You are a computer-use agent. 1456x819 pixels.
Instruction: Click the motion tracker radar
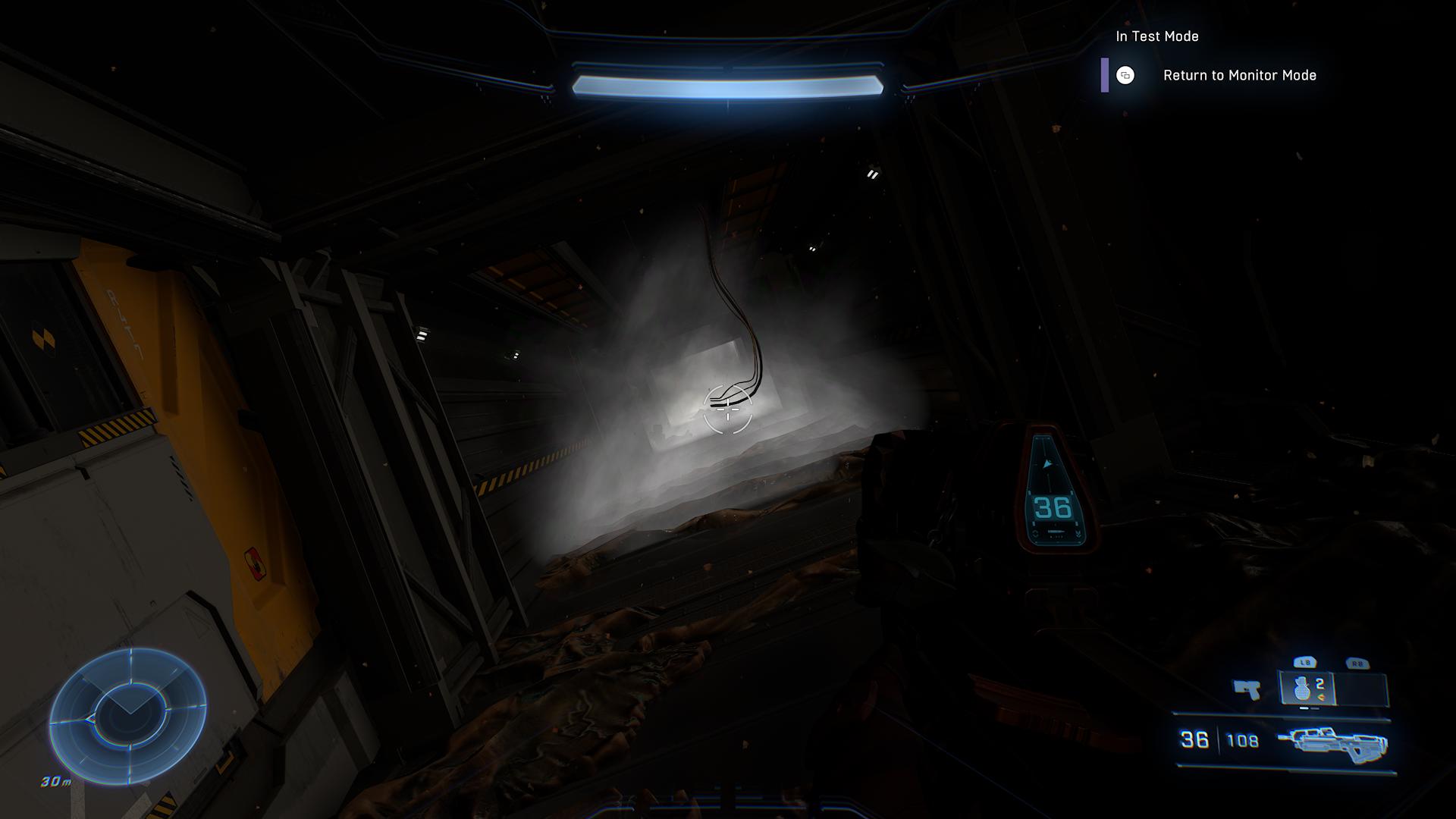[x=127, y=716]
